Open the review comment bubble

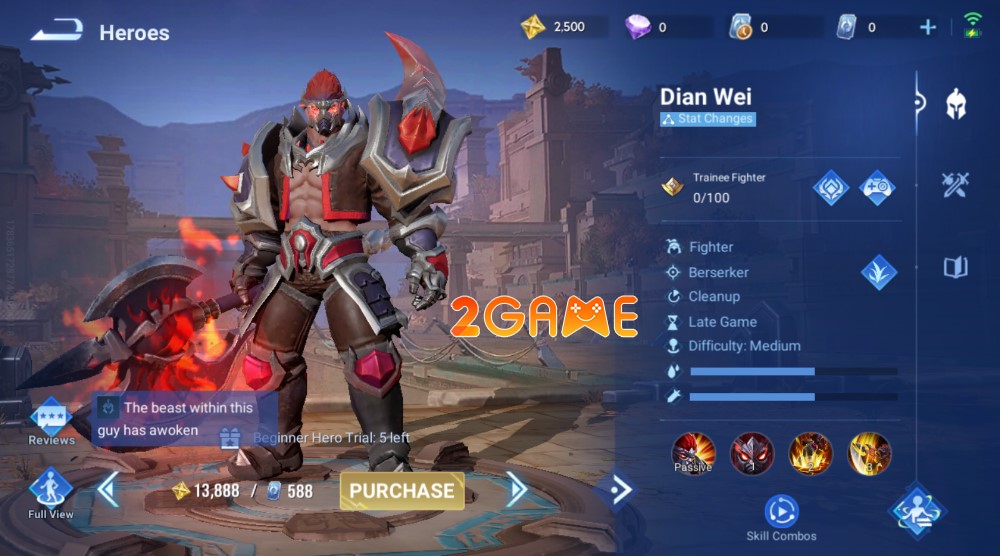pos(186,419)
